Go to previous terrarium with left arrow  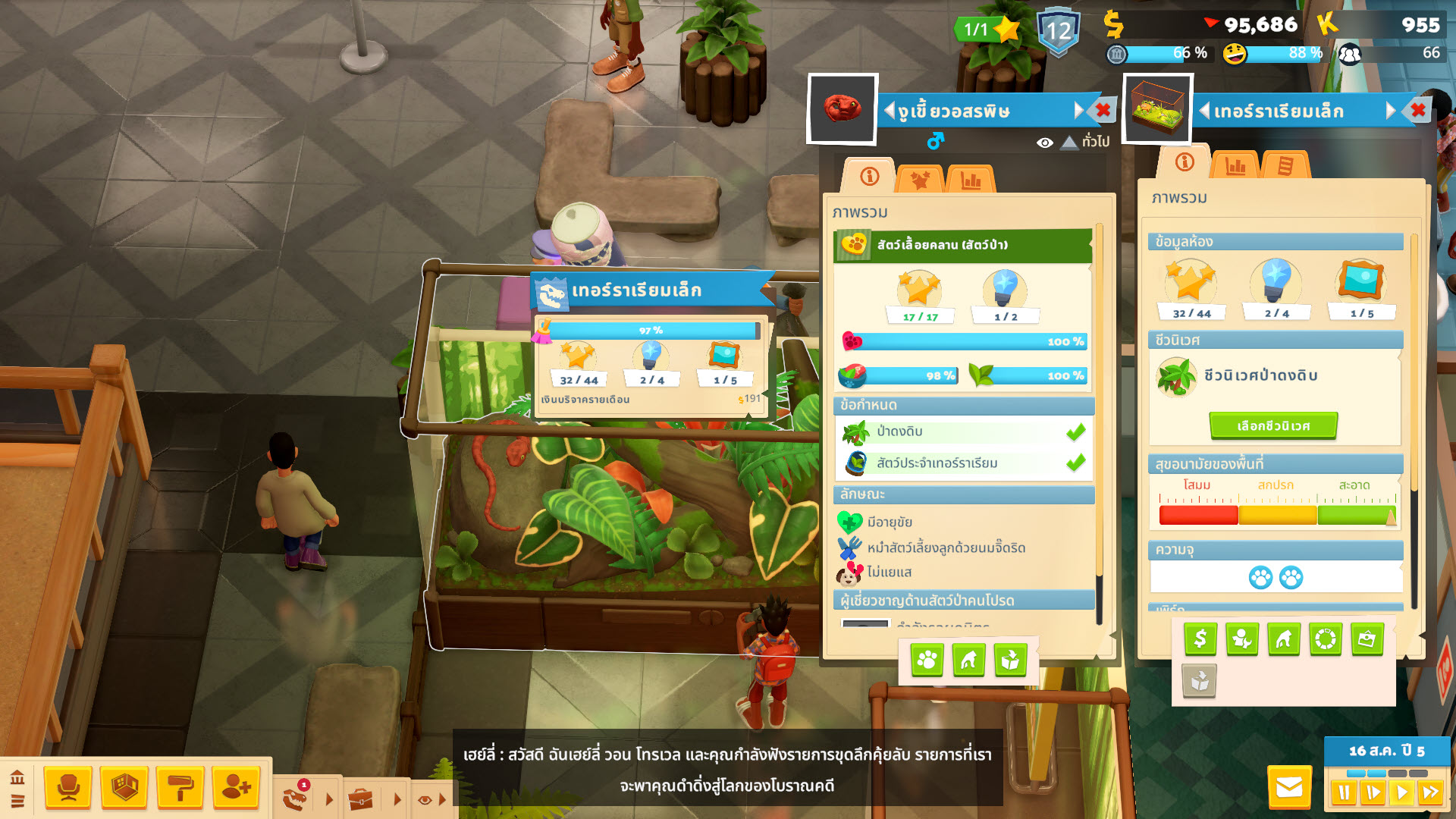pyautogui.click(x=1204, y=111)
